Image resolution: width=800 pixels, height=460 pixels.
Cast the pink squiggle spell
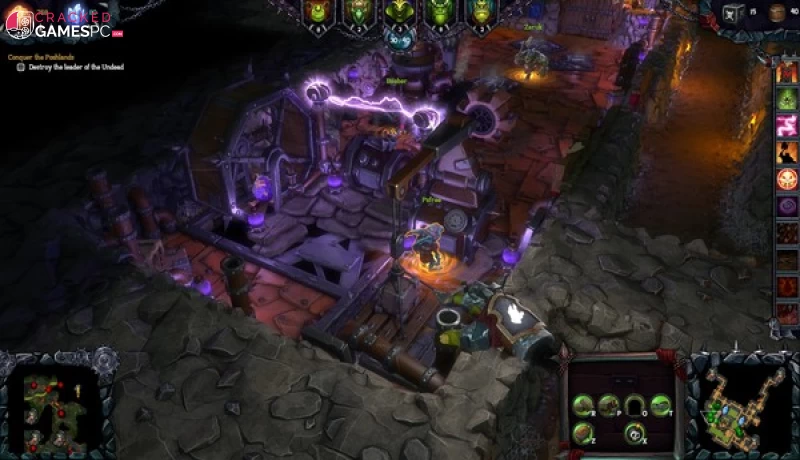pos(788,124)
